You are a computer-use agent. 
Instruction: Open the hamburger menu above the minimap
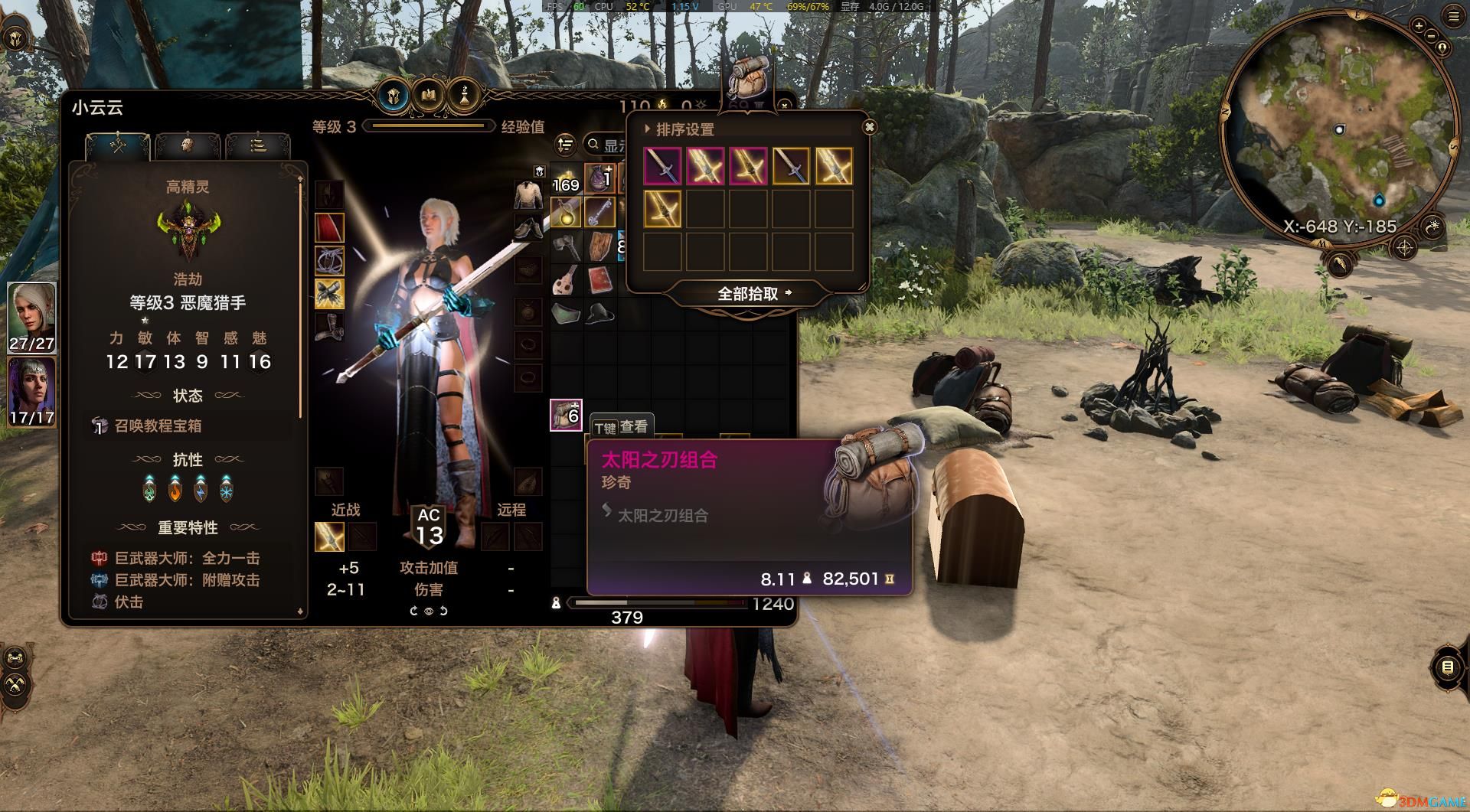(1453, 17)
